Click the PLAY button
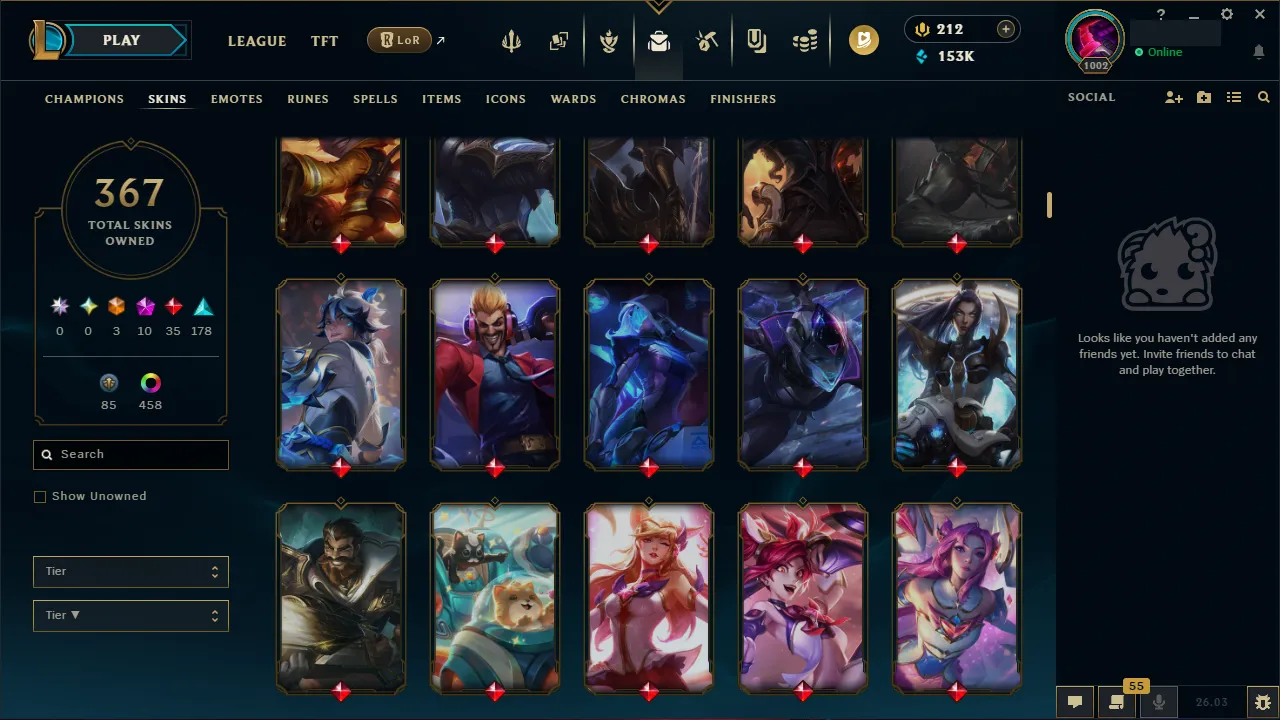Viewport: 1280px width, 720px height. coord(120,40)
